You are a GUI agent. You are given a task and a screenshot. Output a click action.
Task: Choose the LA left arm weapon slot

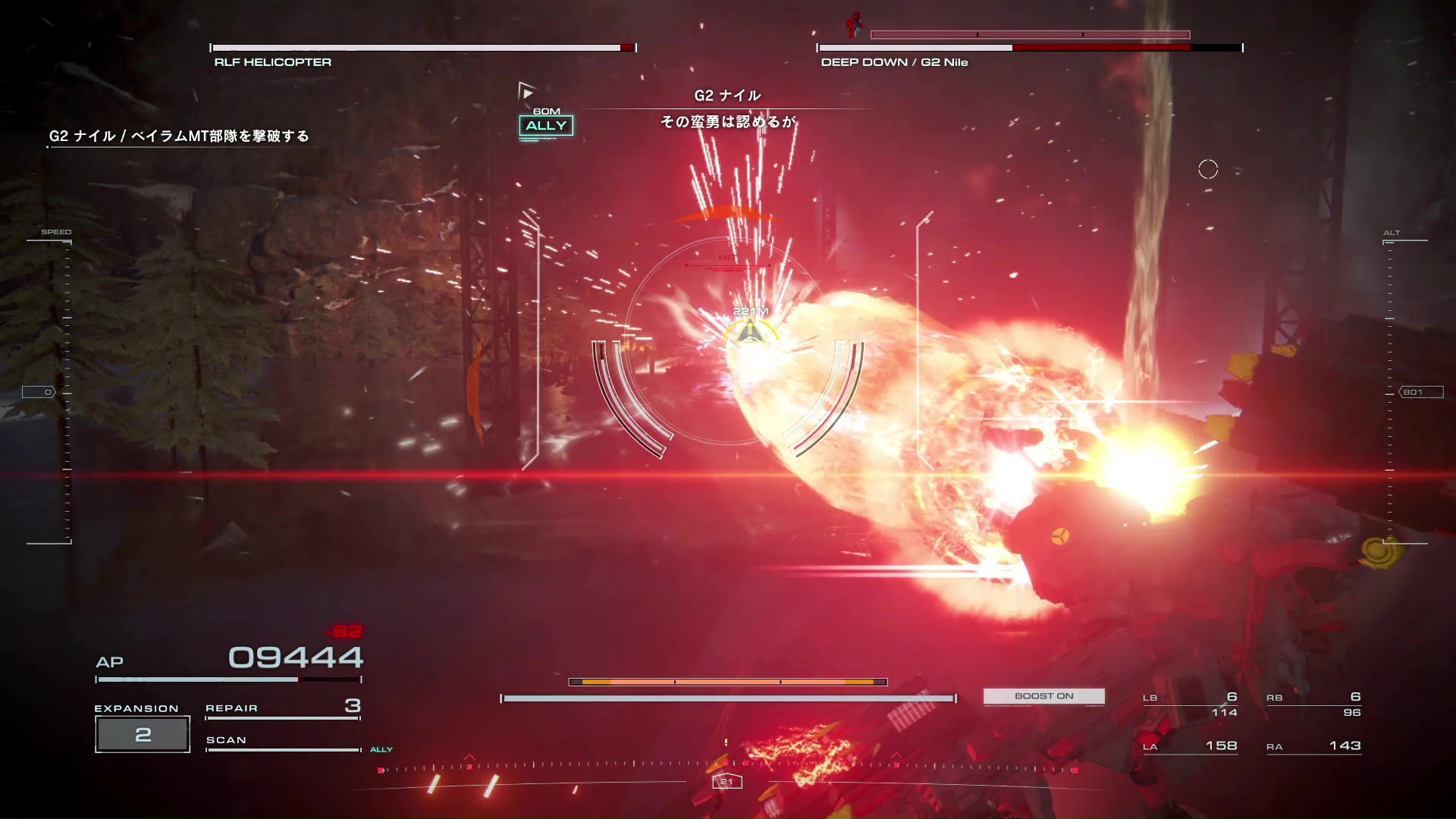(x=1190, y=746)
